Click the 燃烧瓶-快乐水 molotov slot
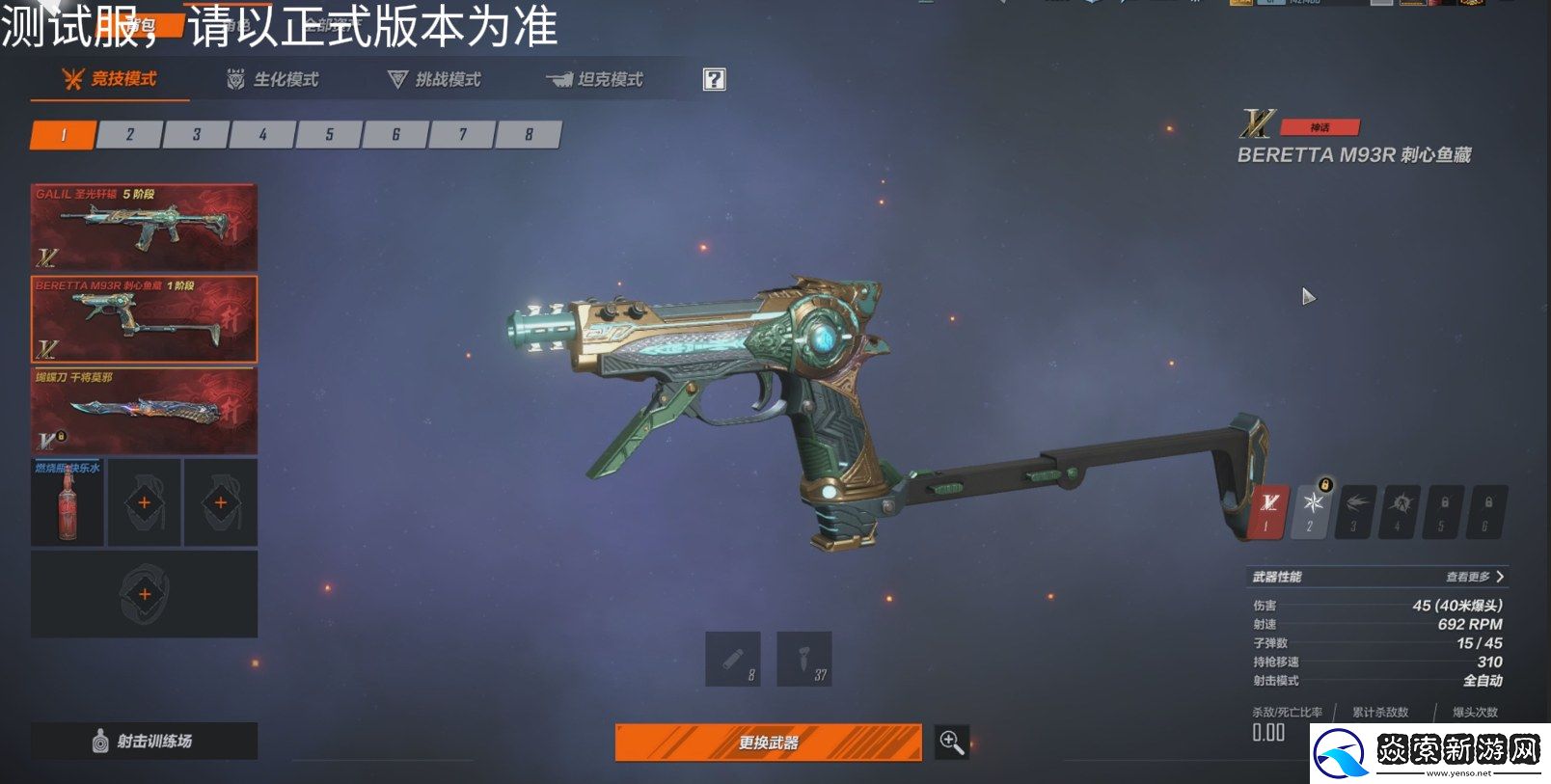Image resolution: width=1551 pixels, height=784 pixels. [x=65, y=501]
